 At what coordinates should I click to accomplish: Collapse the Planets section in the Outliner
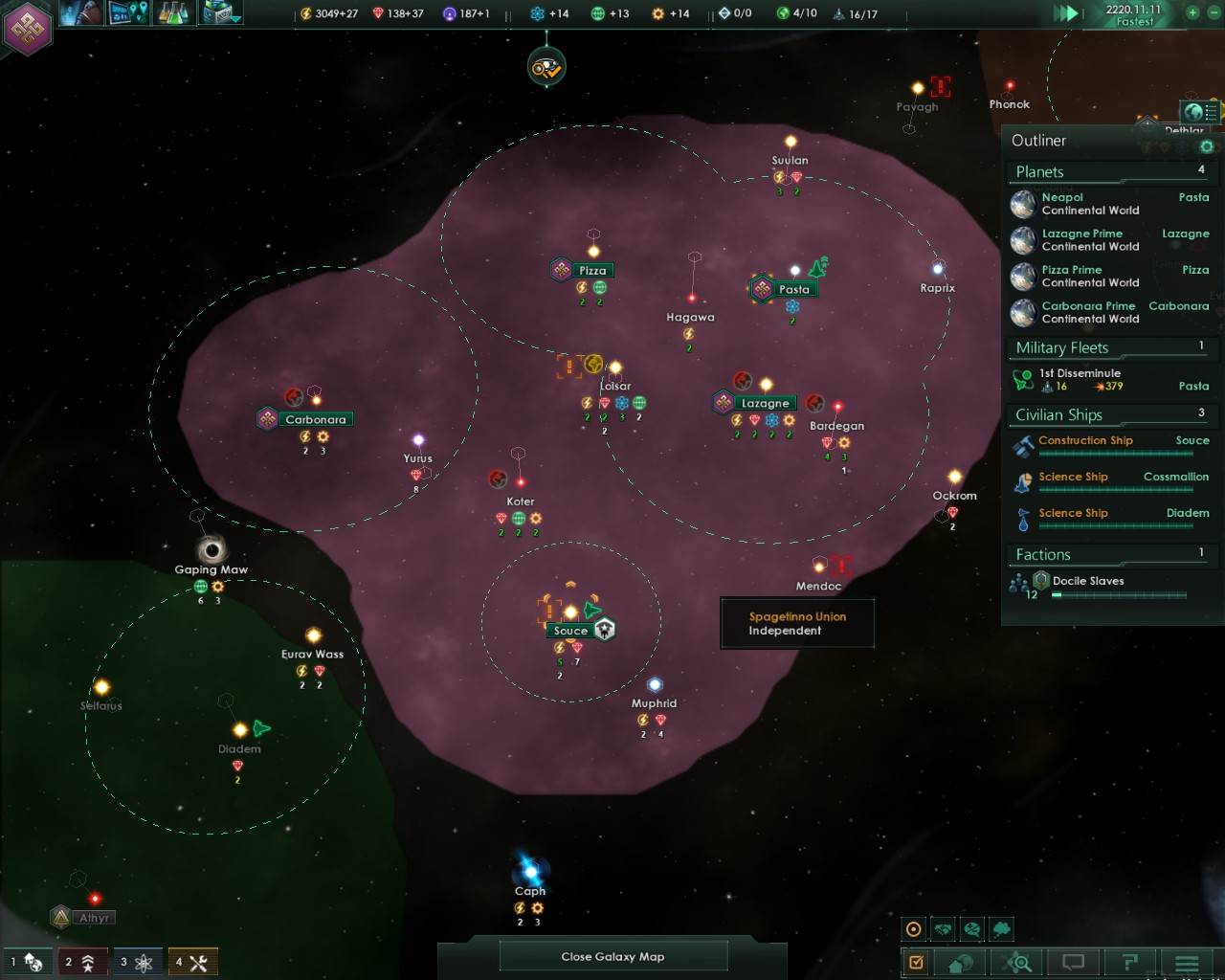(x=1110, y=171)
